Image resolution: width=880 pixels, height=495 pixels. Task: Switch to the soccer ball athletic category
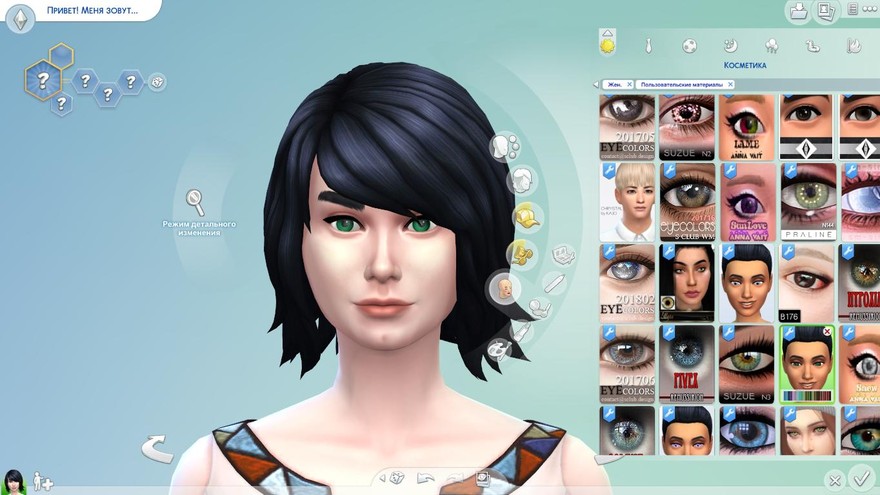coord(689,46)
